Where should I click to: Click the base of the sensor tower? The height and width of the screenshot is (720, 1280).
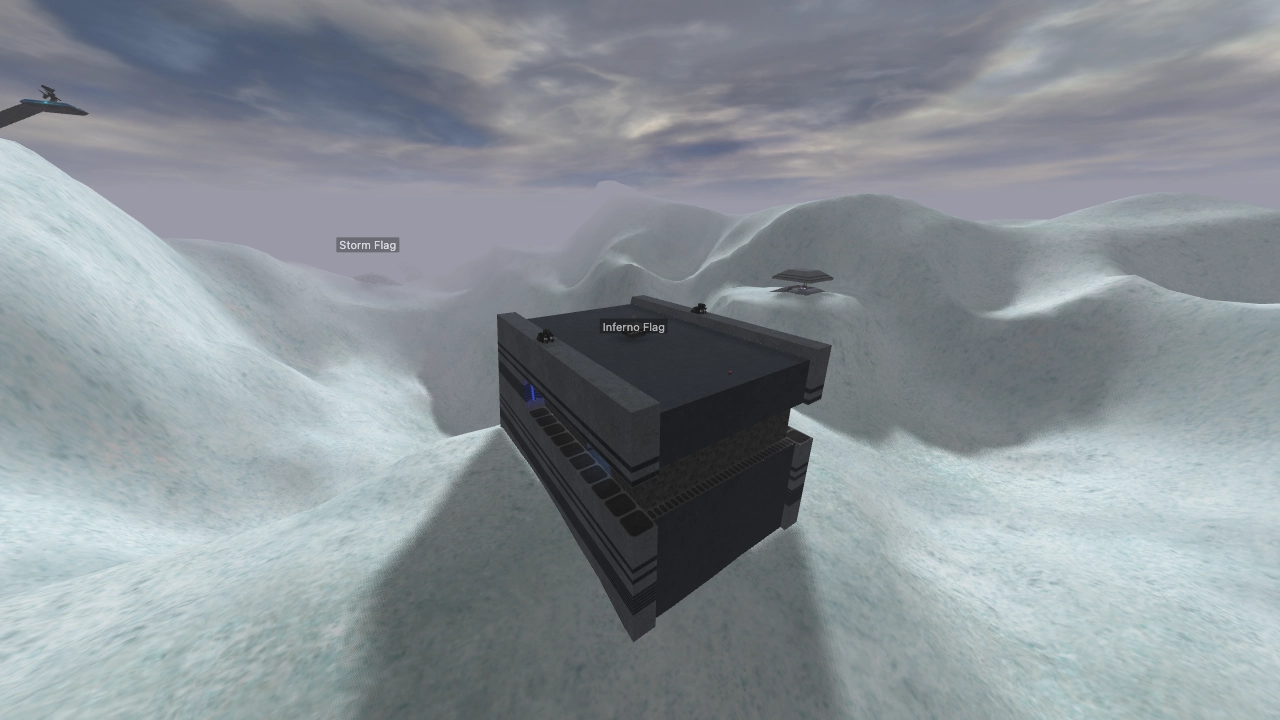click(805, 292)
